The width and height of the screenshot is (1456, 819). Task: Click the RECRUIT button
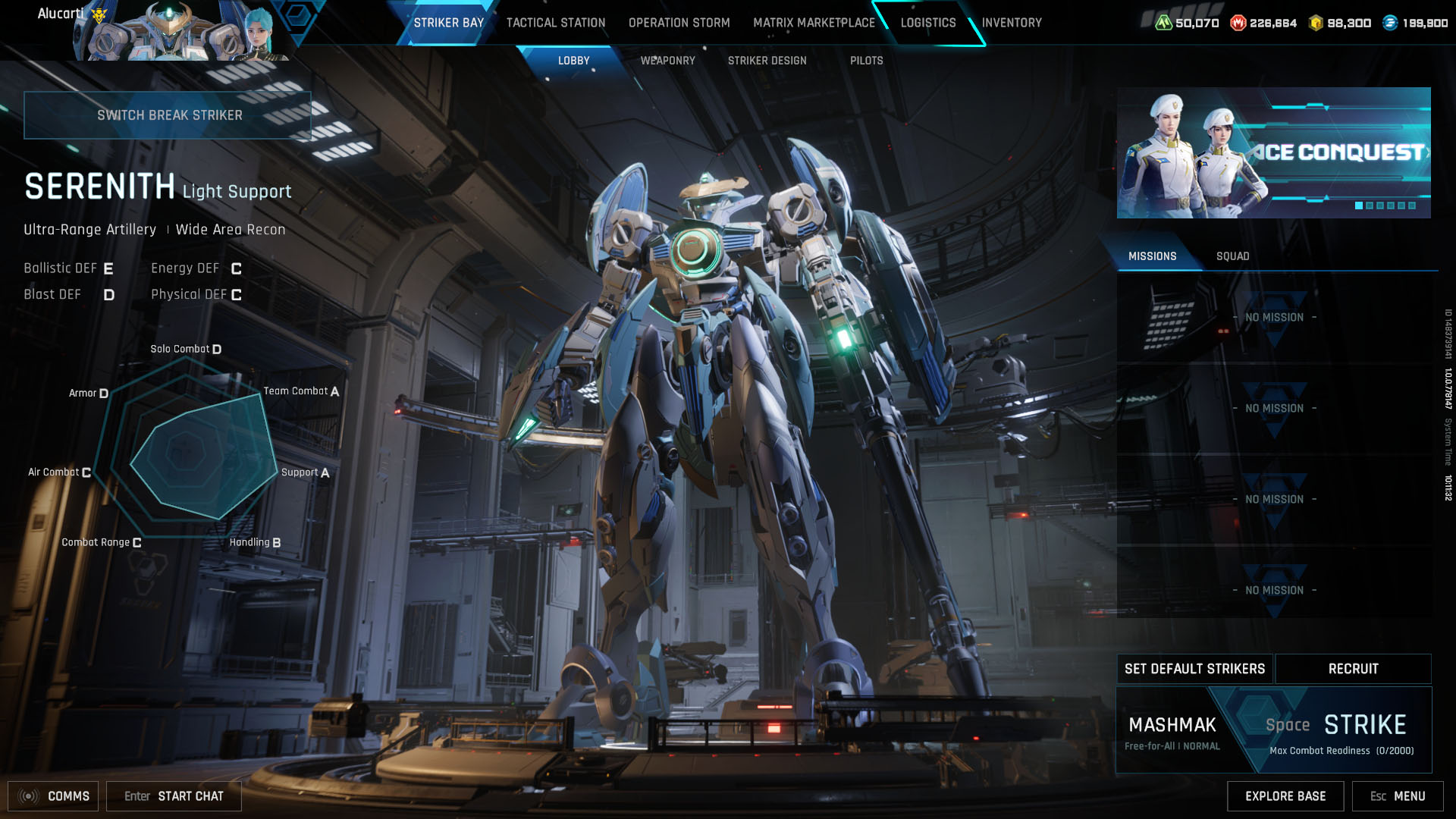click(x=1353, y=669)
